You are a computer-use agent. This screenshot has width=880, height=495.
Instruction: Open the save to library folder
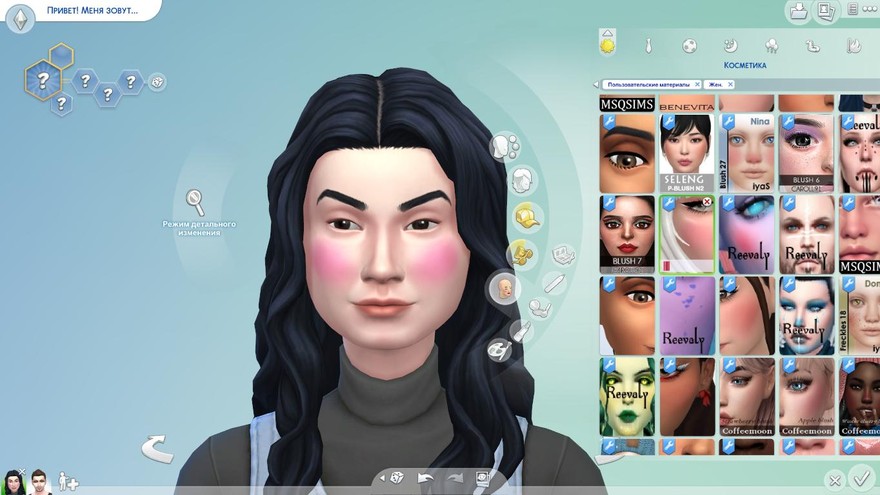coord(798,11)
